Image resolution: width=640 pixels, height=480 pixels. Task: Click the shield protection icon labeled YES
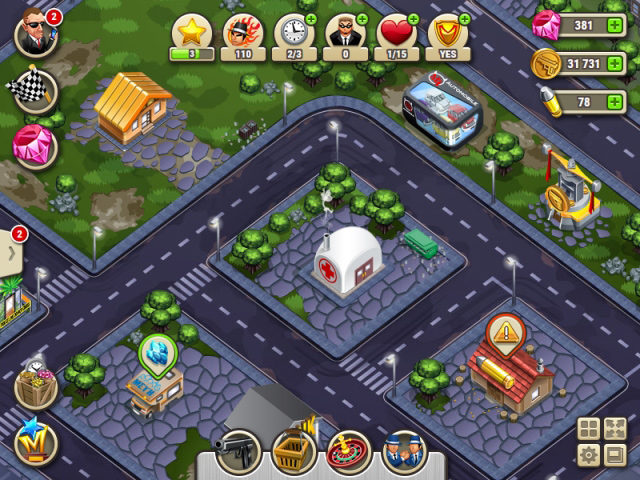point(449,35)
